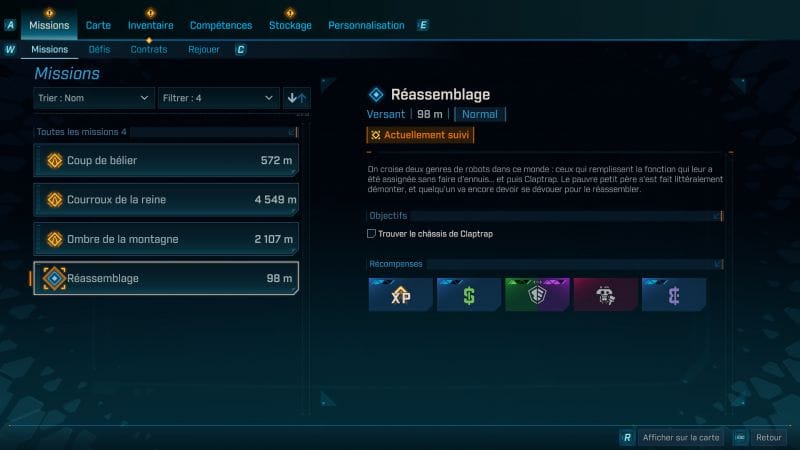The height and width of the screenshot is (450, 800).
Task: Click the XP reward icon
Action: 400,295
